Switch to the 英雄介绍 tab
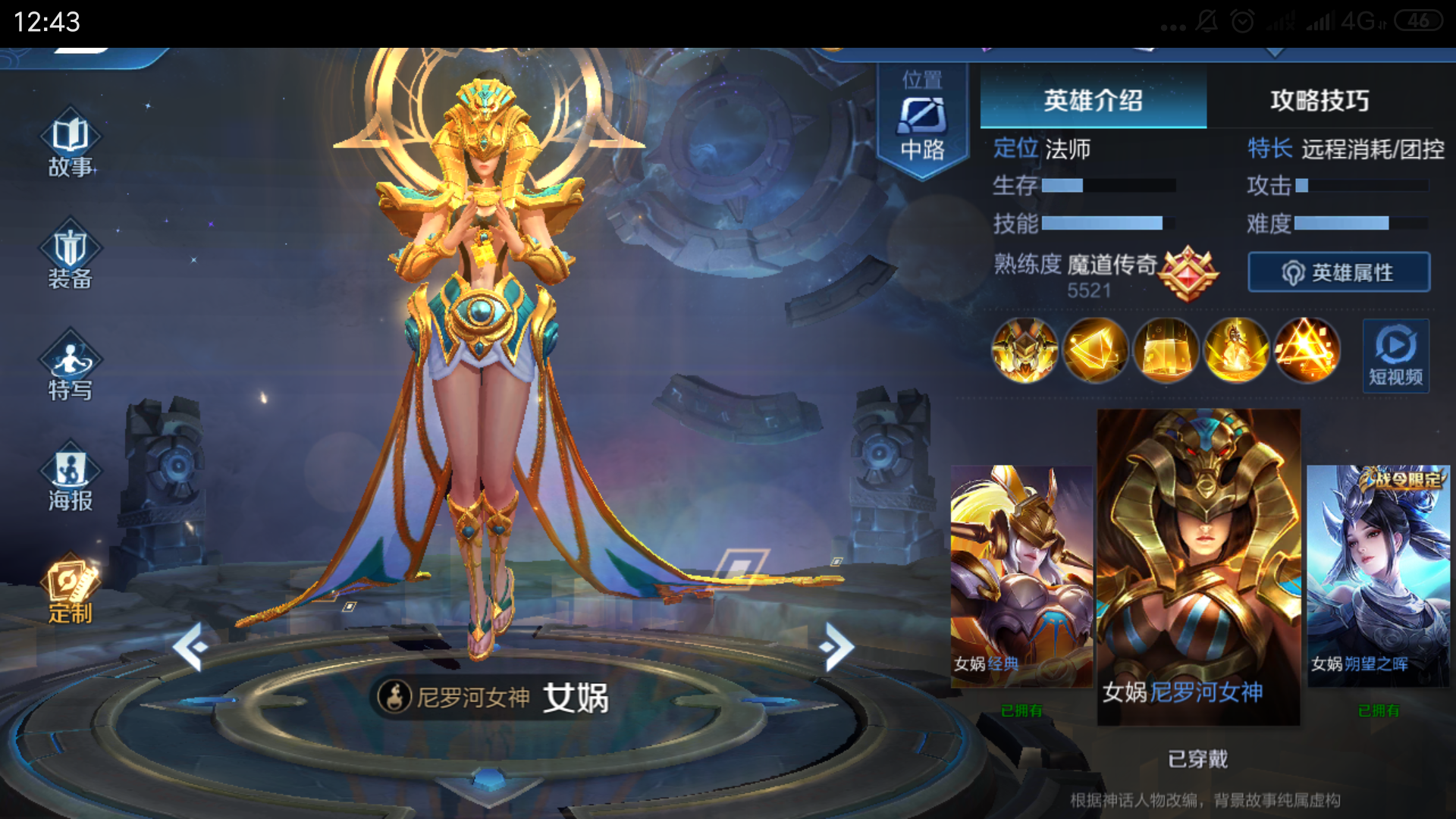Image resolution: width=1456 pixels, height=819 pixels. [x=1092, y=101]
